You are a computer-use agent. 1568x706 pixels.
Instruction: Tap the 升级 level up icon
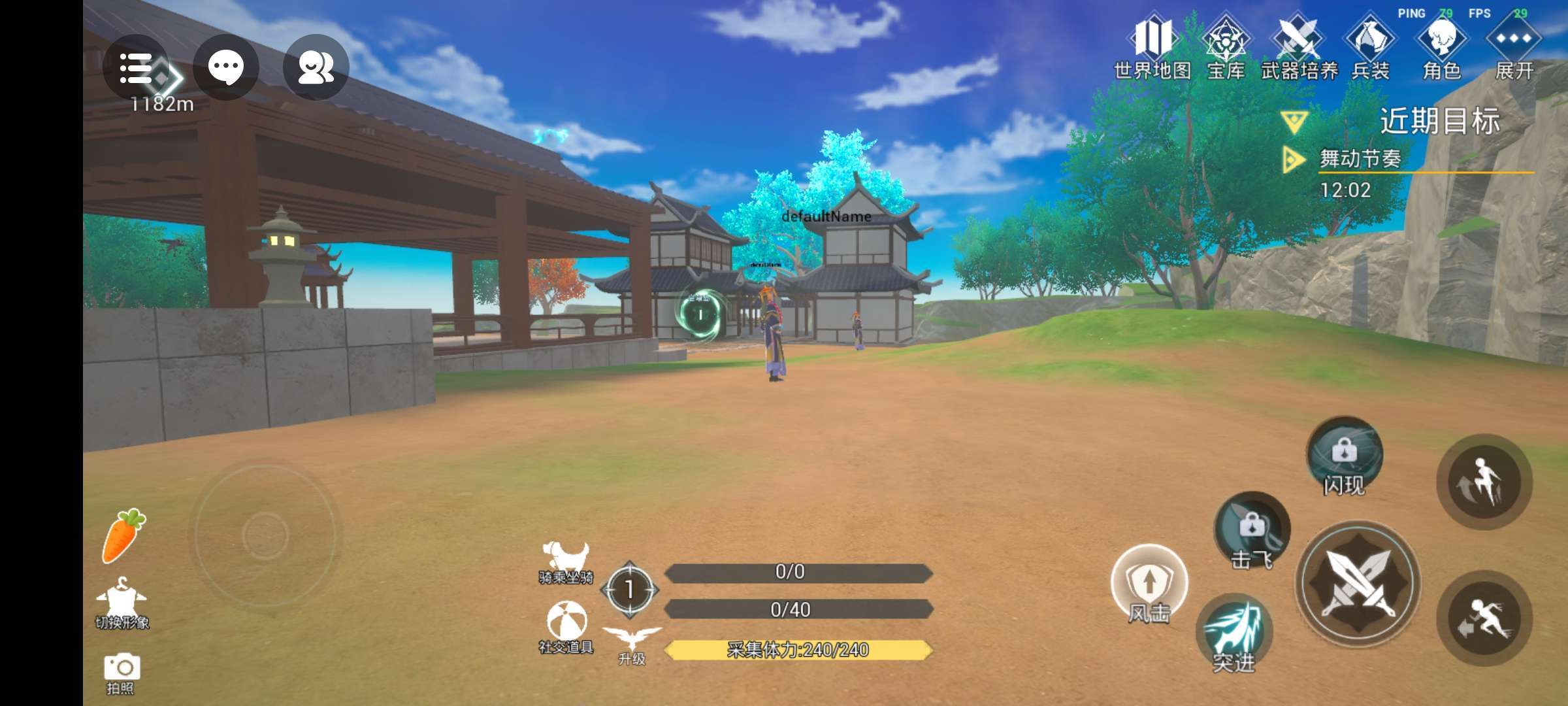[632, 644]
